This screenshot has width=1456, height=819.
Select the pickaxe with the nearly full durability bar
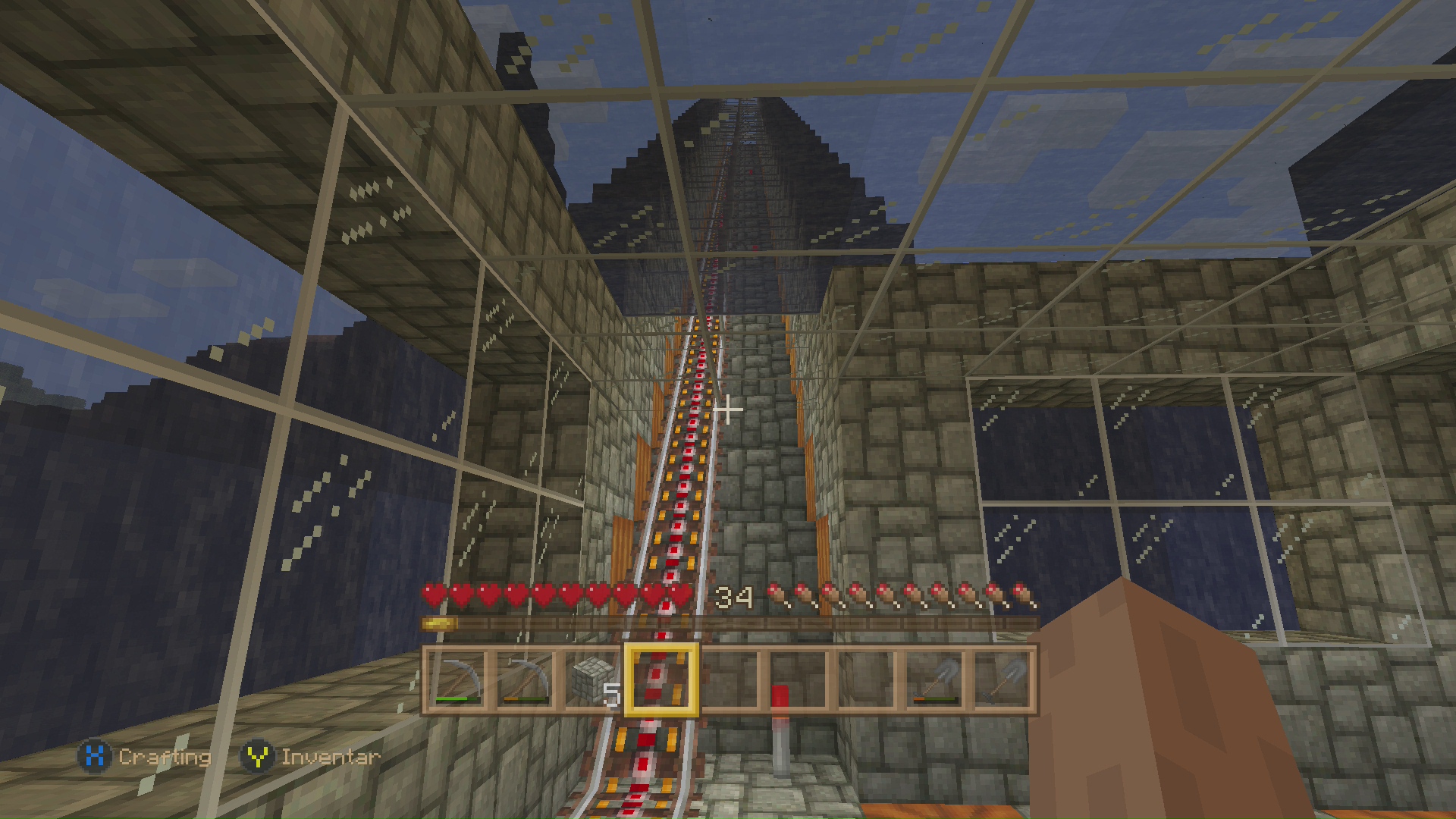point(457,680)
